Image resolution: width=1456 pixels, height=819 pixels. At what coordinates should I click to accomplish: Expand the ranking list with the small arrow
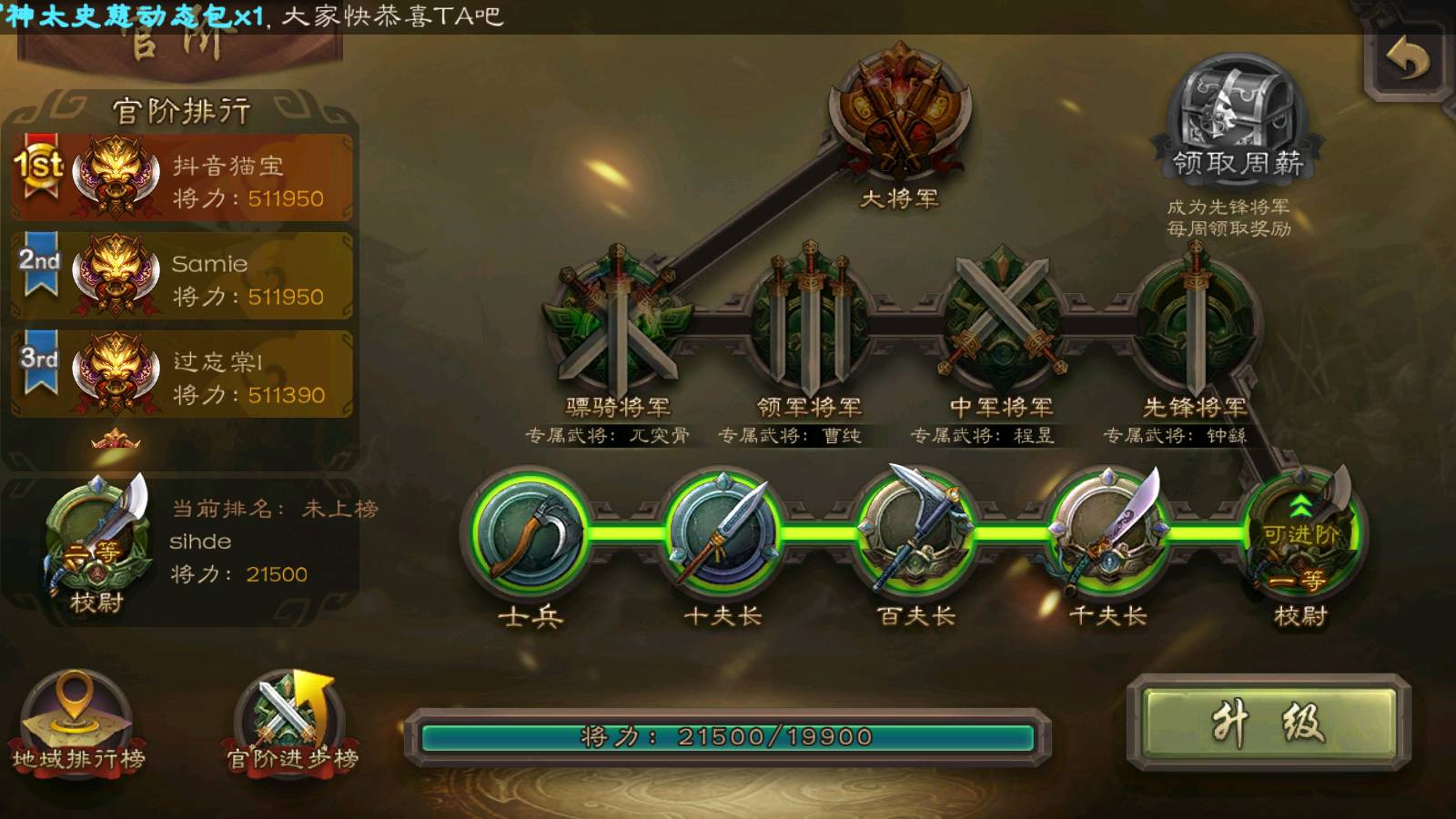tap(116, 441)
